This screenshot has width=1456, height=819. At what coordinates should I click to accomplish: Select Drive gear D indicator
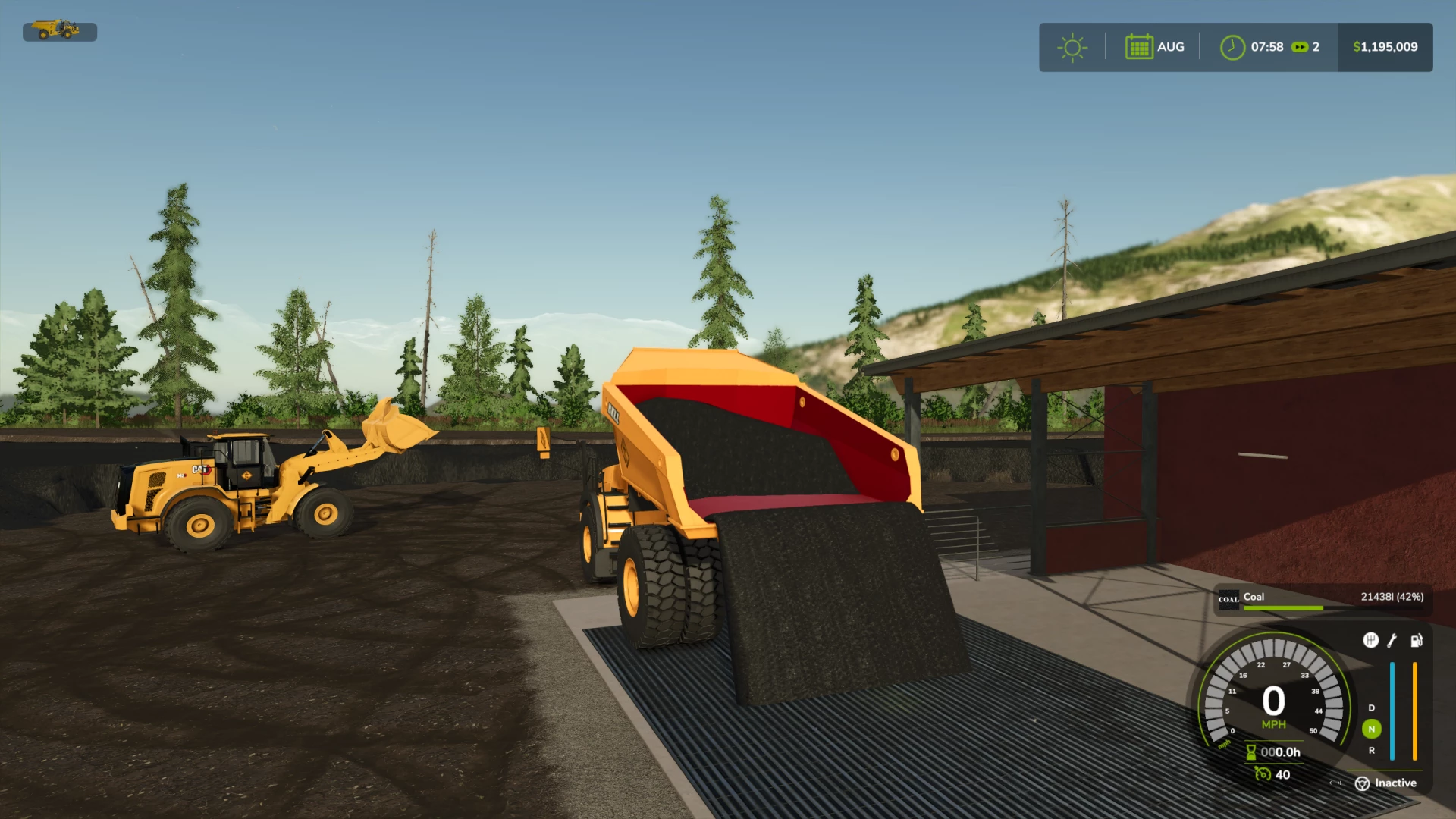pyautogui.click(x=1371, y=708)
